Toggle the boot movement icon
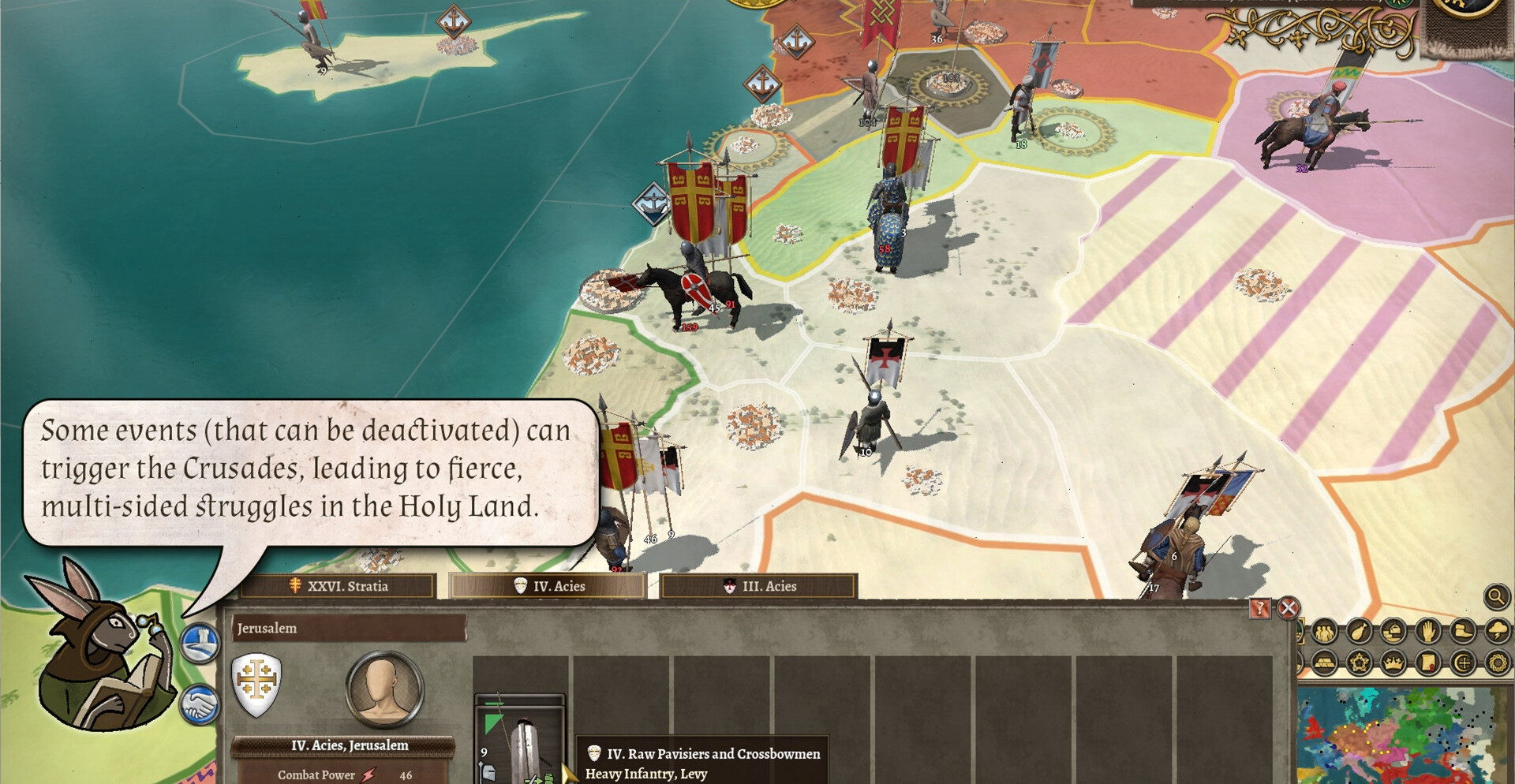Image resolution: width=1515 pixels, height=784 pixels. point(1462,632)
